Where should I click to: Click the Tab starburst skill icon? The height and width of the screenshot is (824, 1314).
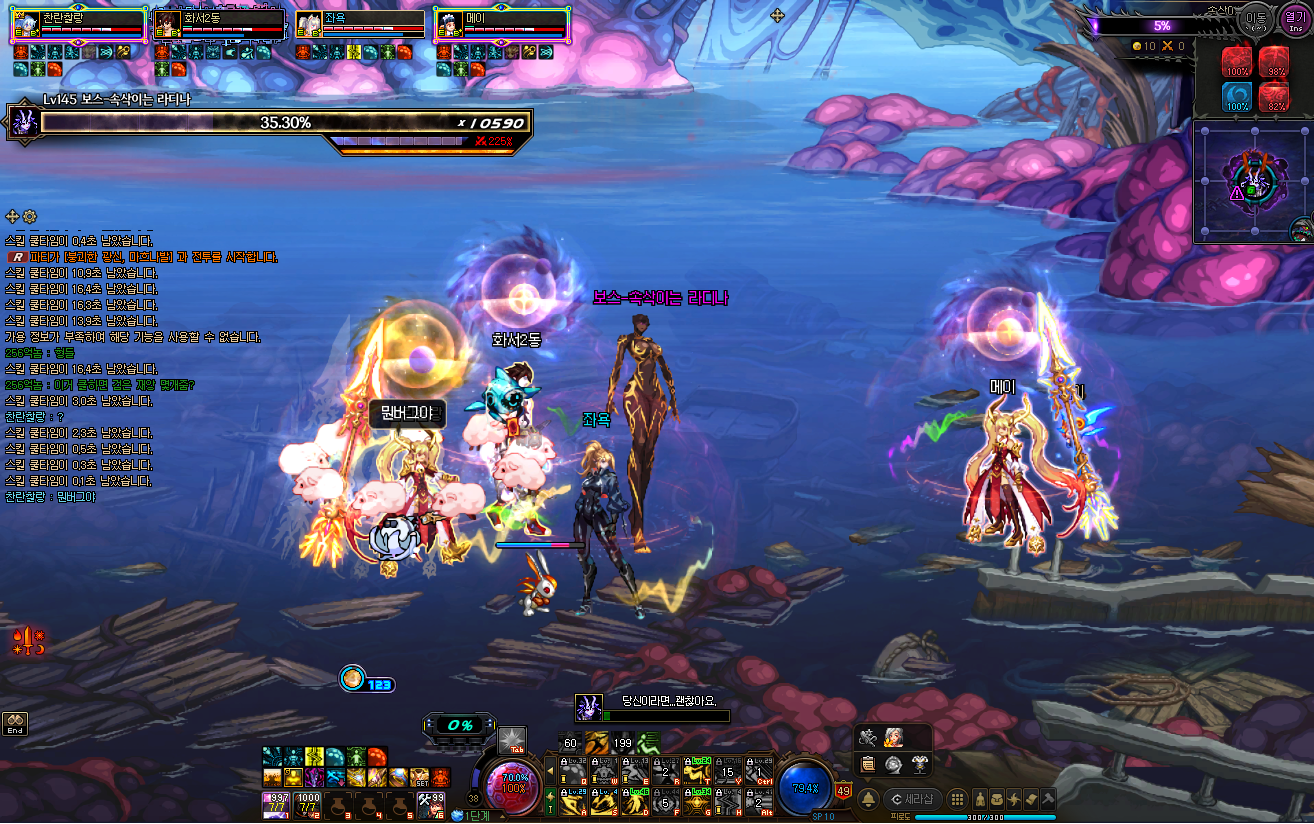[x=512, y=740]
